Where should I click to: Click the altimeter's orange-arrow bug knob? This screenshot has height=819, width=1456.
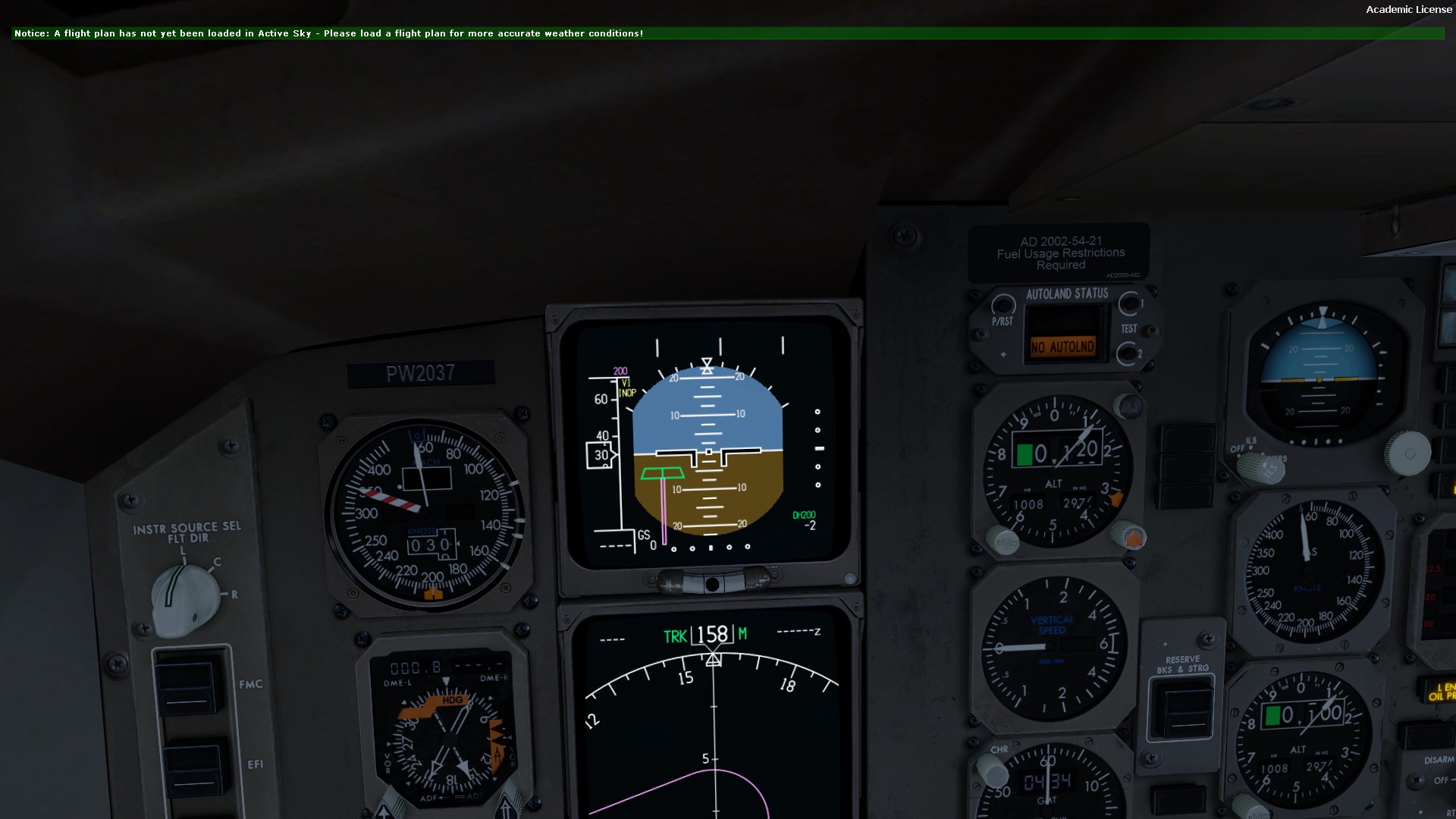click(x=1129, y=536)
